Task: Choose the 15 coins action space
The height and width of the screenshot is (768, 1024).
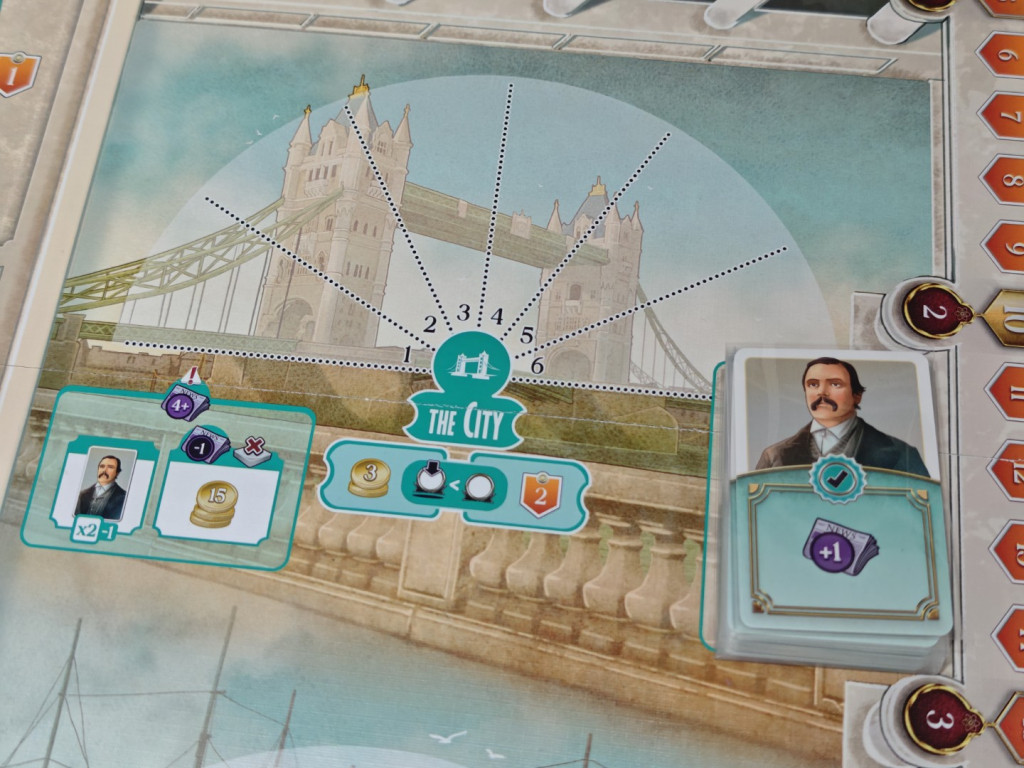Action: coord(214,500)
